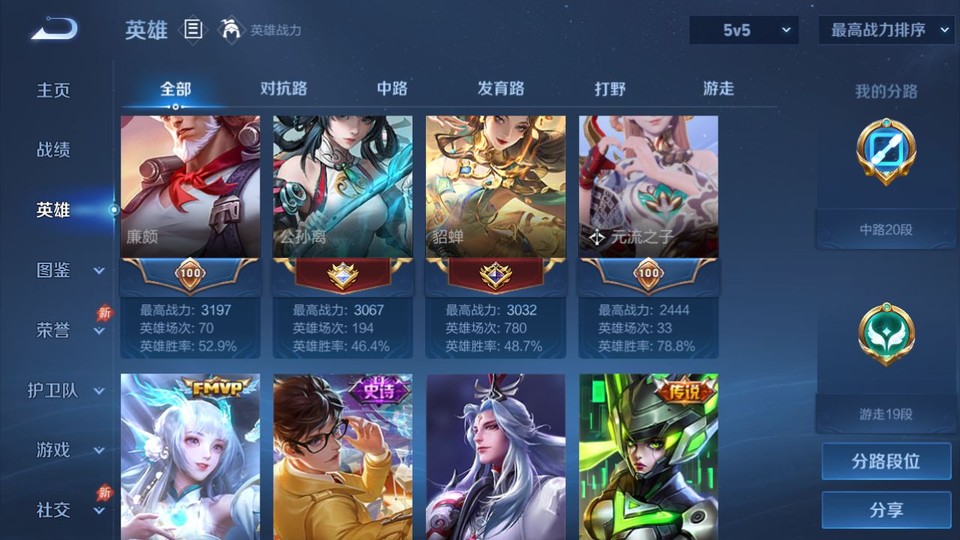Open the 最高战力排序 sort dropdown
The width and height of the screenshot is (960, 540).
(x=886, y=31)
